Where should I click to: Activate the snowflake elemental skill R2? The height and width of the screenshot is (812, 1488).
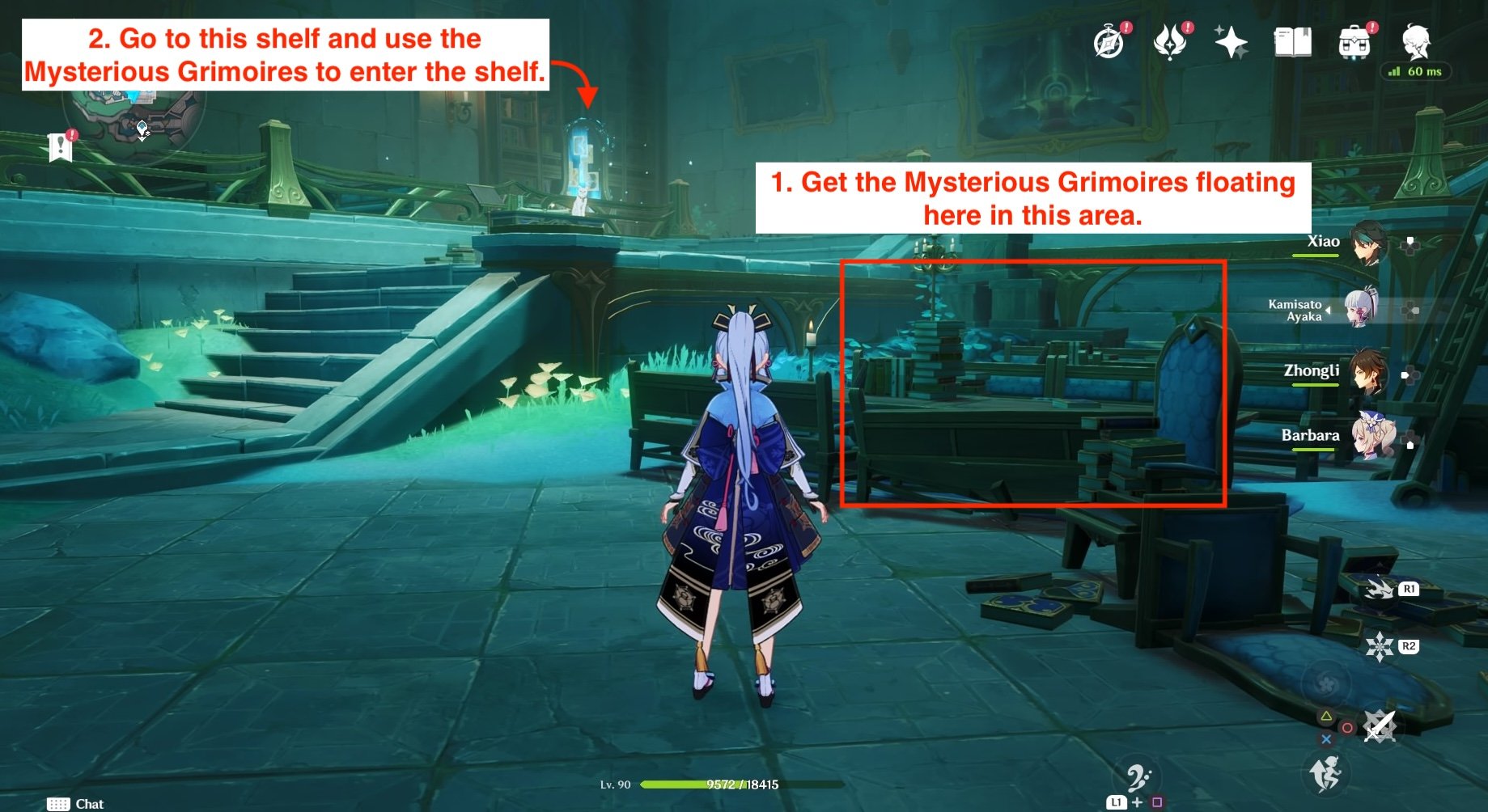coord(1380,648)
